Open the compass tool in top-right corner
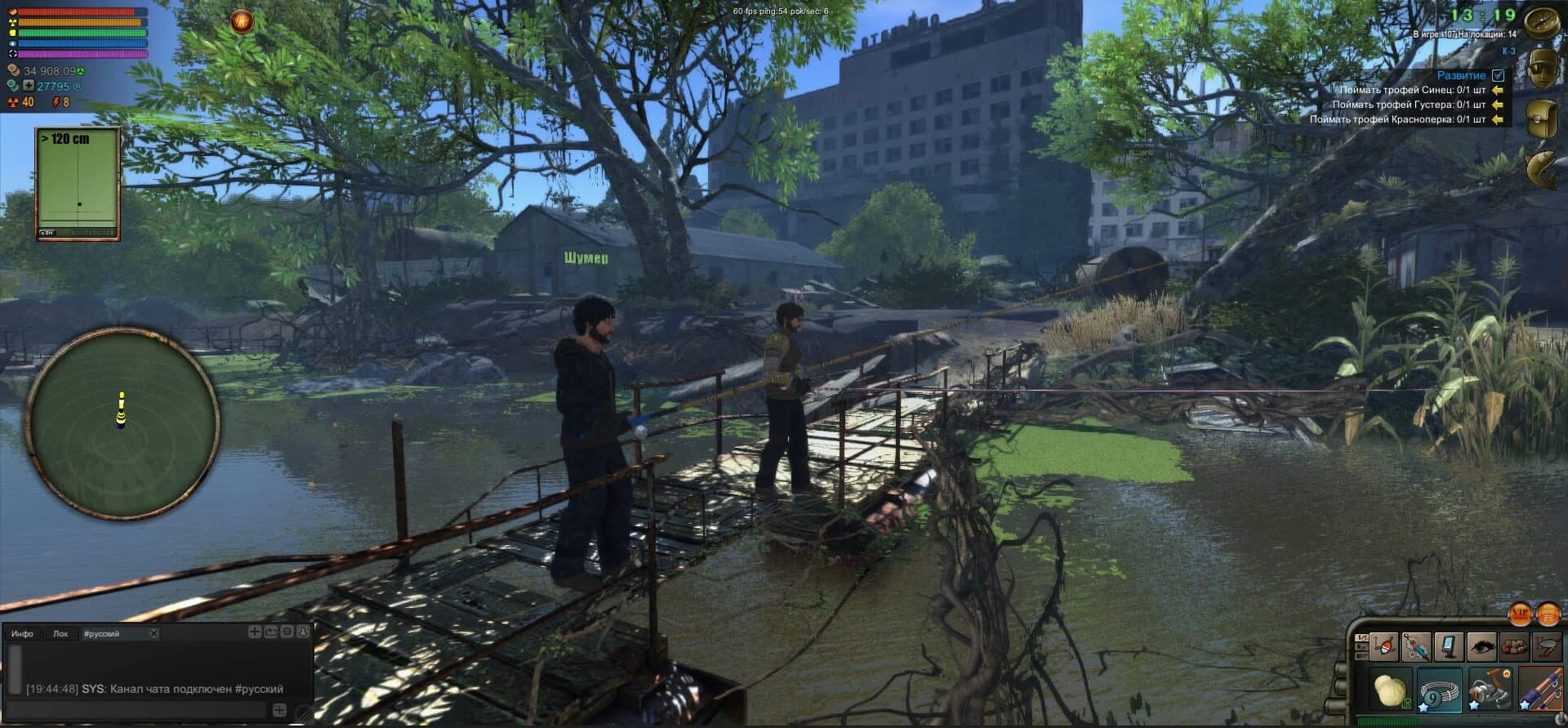The height and width of the screenshot is (728, 1568). (x=1542, y=21)
